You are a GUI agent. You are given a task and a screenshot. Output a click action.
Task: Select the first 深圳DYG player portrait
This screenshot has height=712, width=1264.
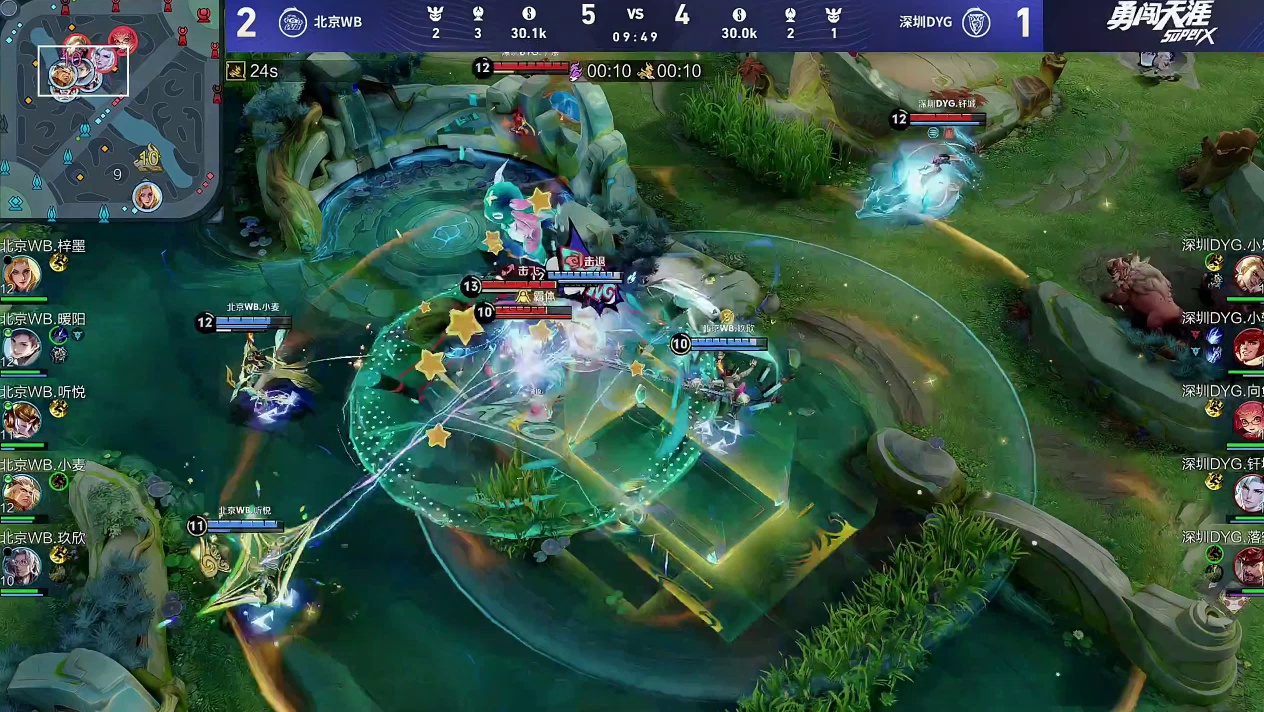click(1248, 273)
